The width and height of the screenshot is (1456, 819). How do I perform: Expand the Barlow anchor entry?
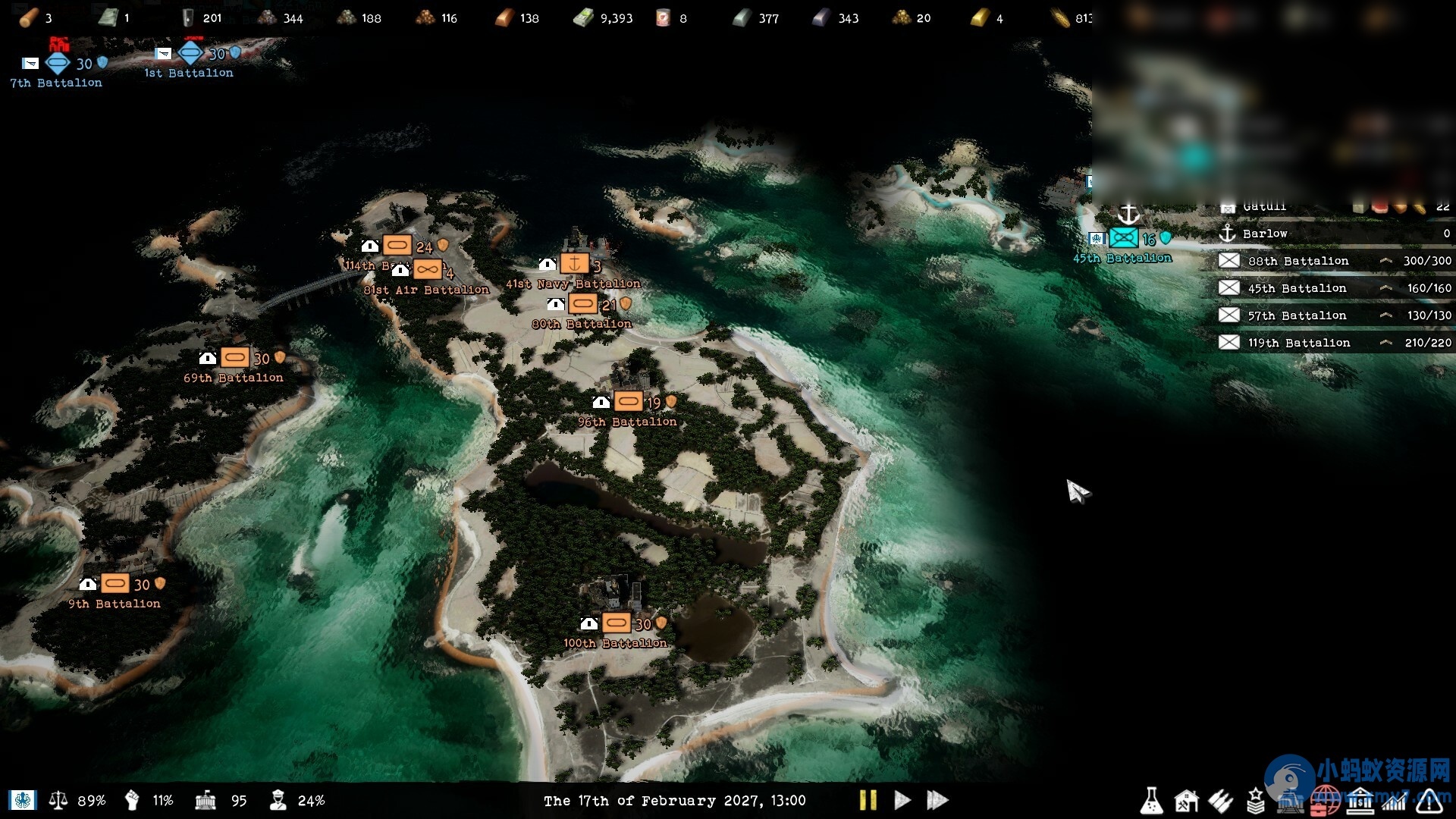click(x=1228, y=234)
